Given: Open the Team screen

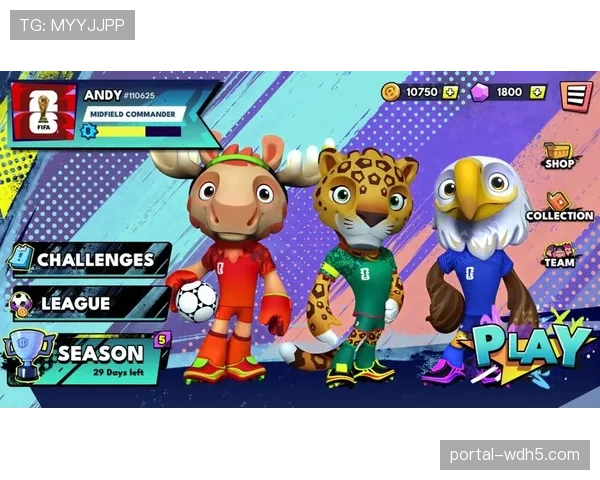Looking at the screenshot, I should point(559,255).
